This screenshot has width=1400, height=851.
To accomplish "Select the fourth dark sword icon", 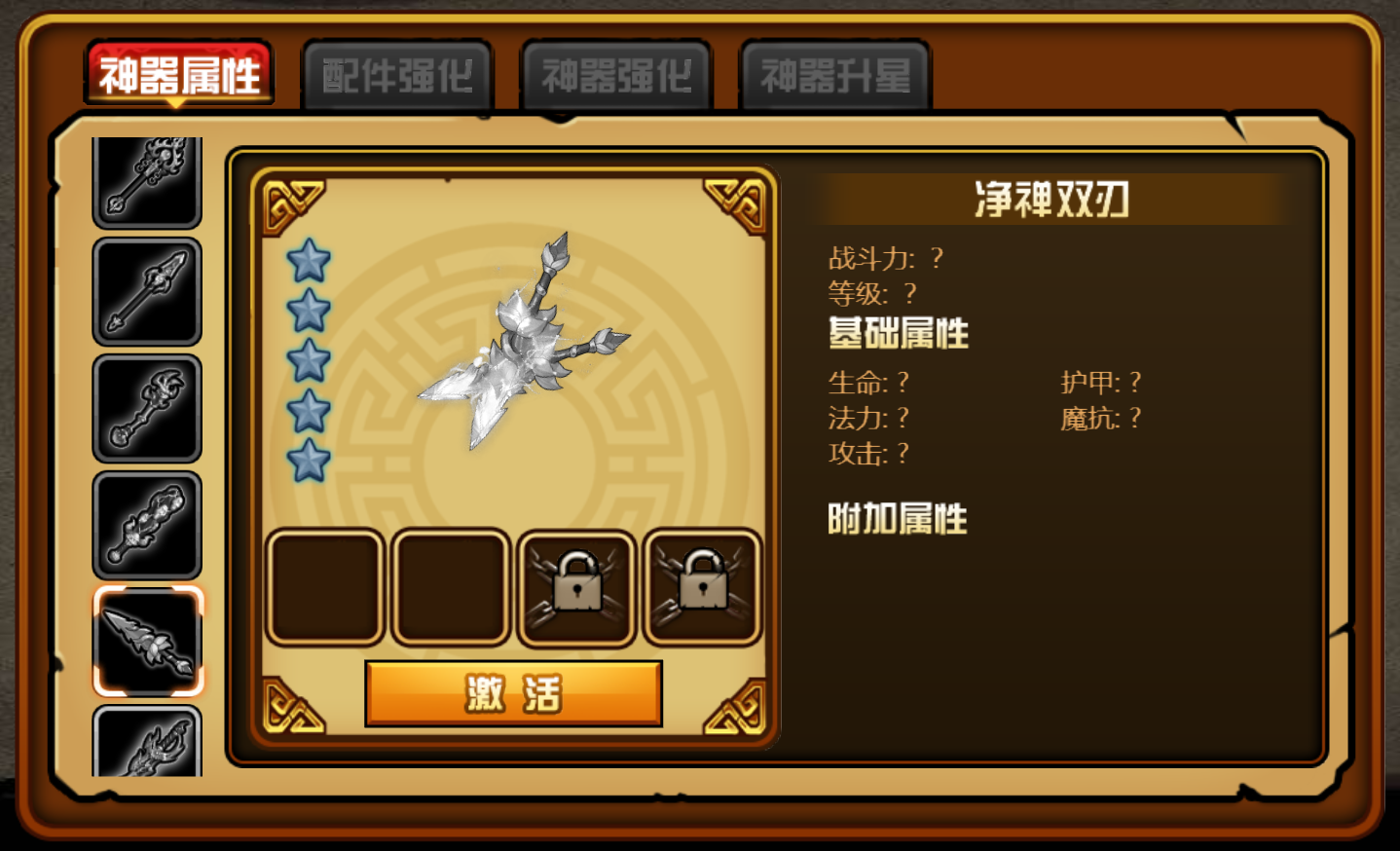I will pyautogui.click(x=147, y=522).
